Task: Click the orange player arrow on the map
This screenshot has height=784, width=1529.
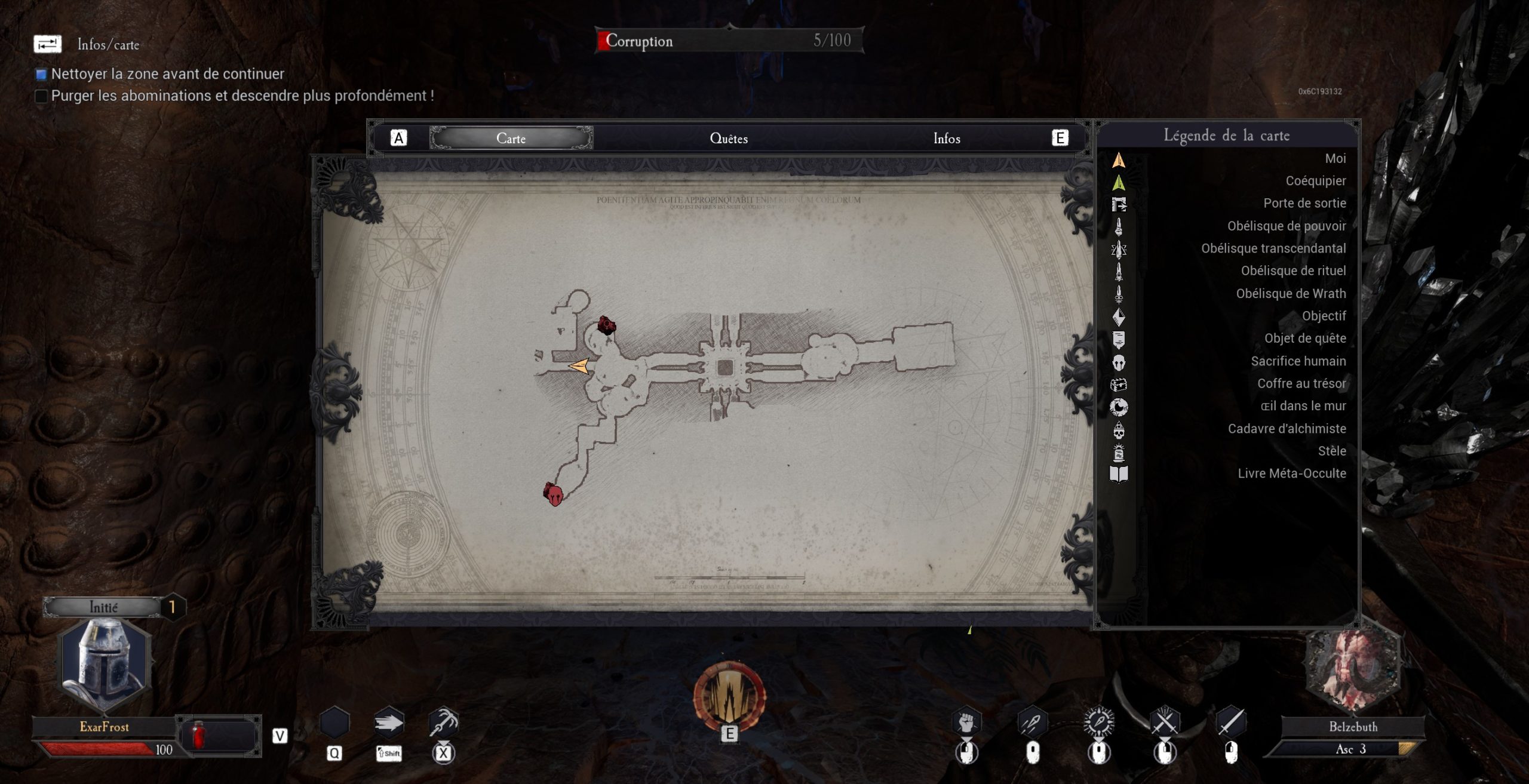Action: tap(579, 365)
